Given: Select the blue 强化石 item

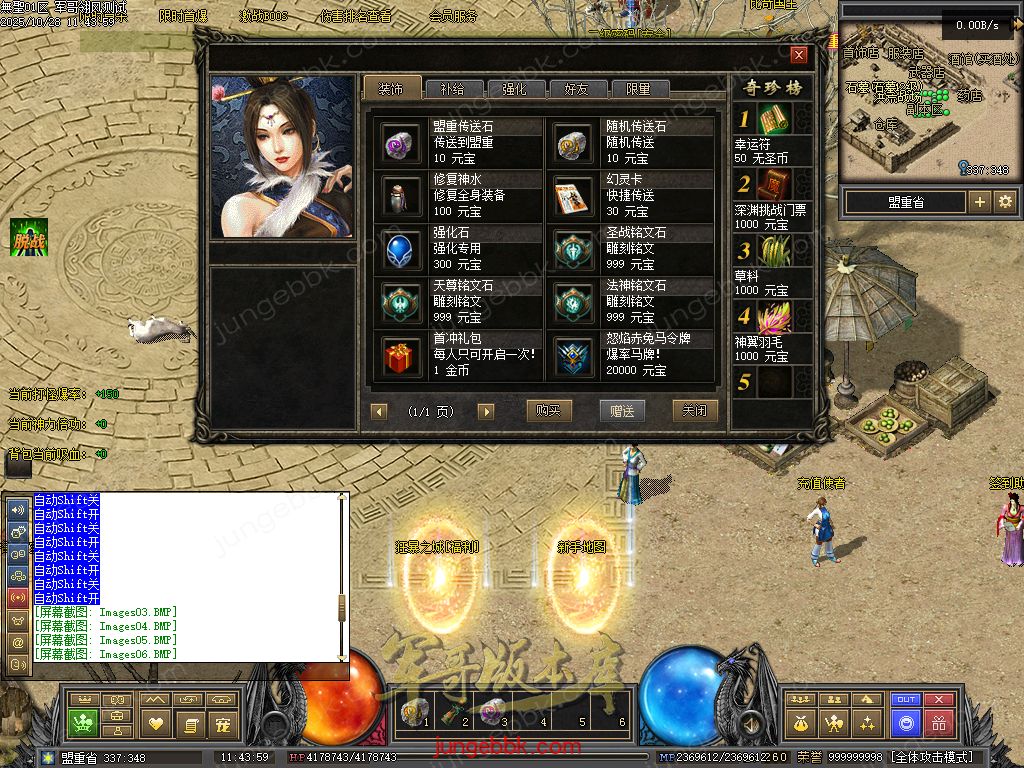Looking at the screenshot, I should 402,249.
